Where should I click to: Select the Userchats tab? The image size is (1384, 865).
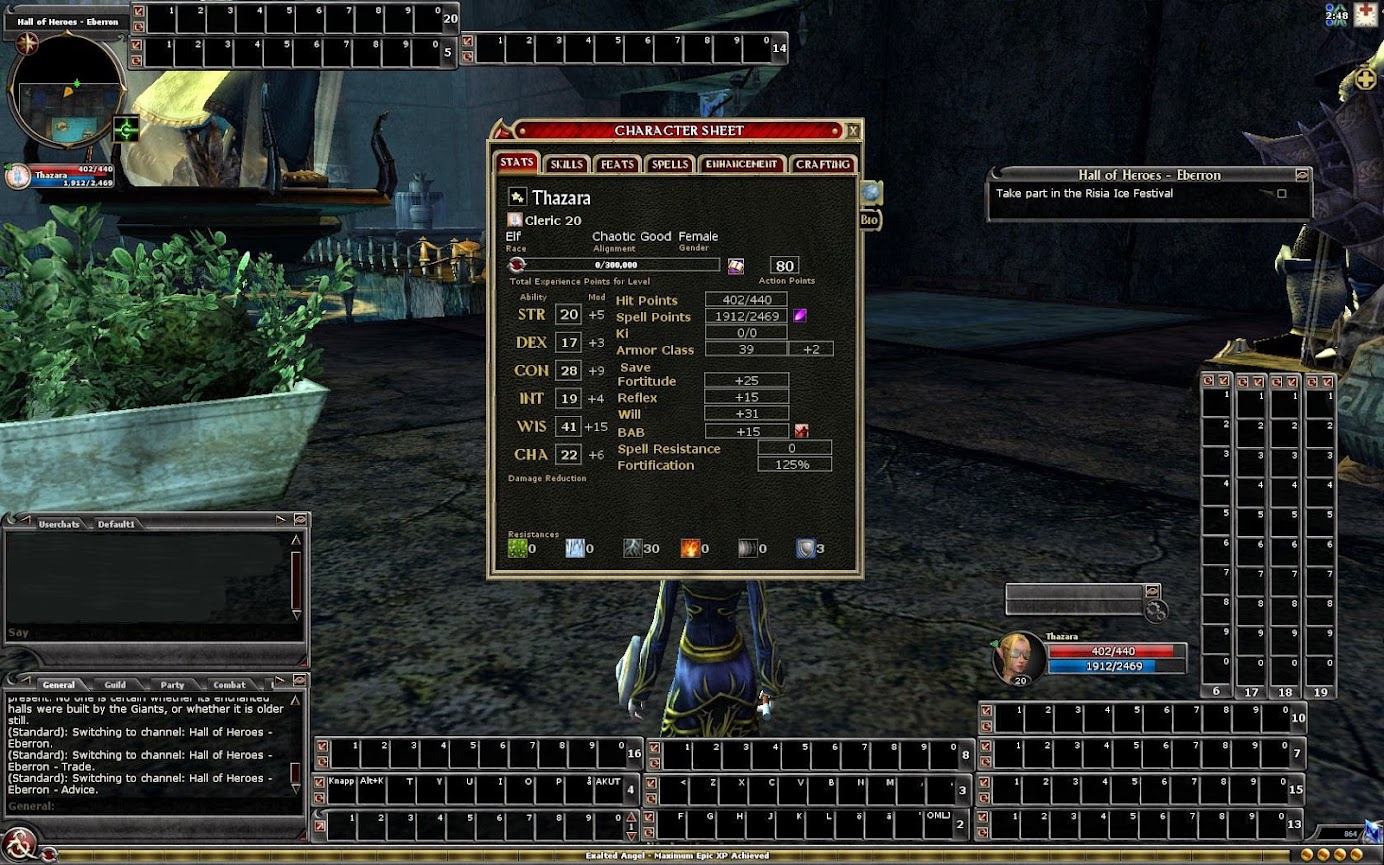pyautogui.click(x=58, y=524)
